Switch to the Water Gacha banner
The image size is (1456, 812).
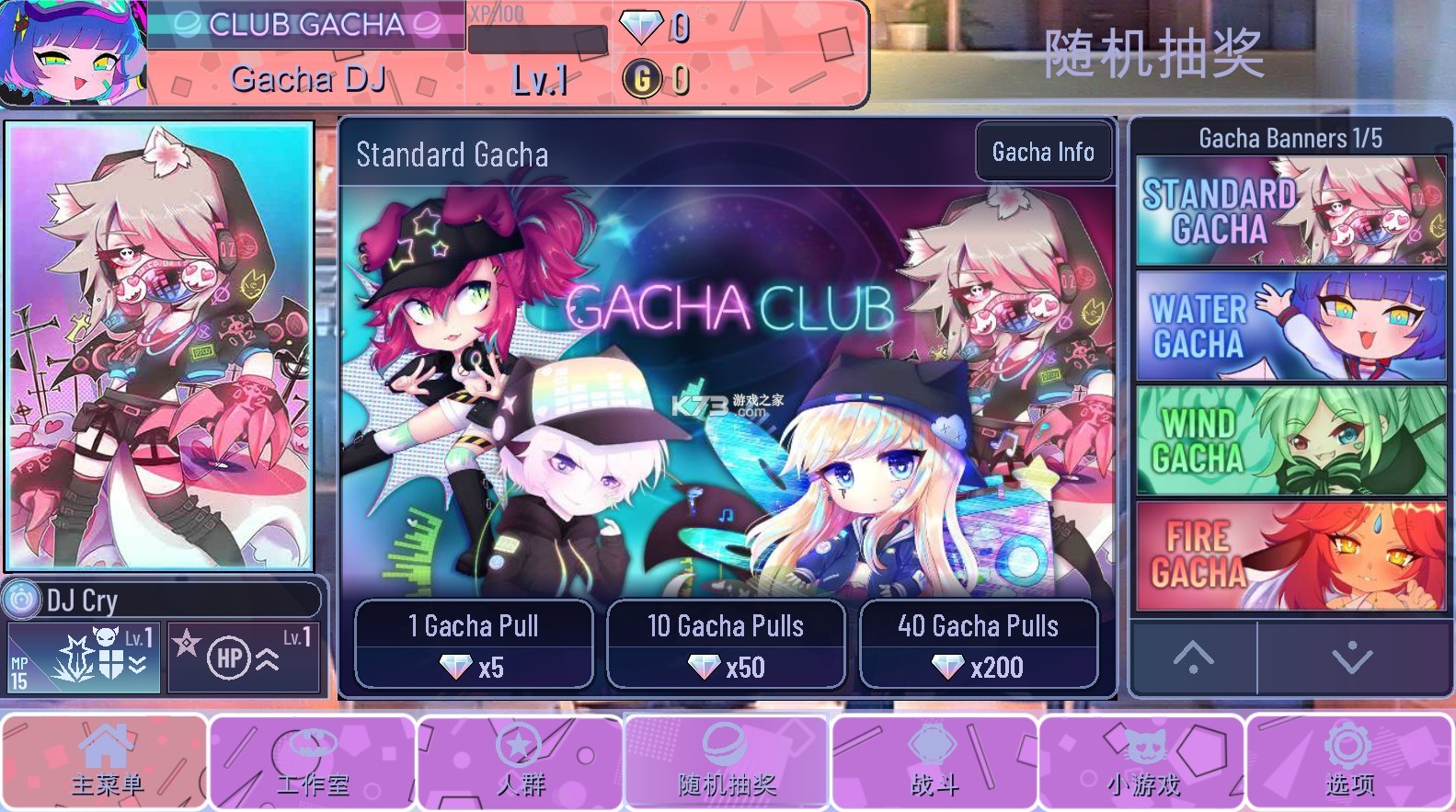[x=1290, y=324]
